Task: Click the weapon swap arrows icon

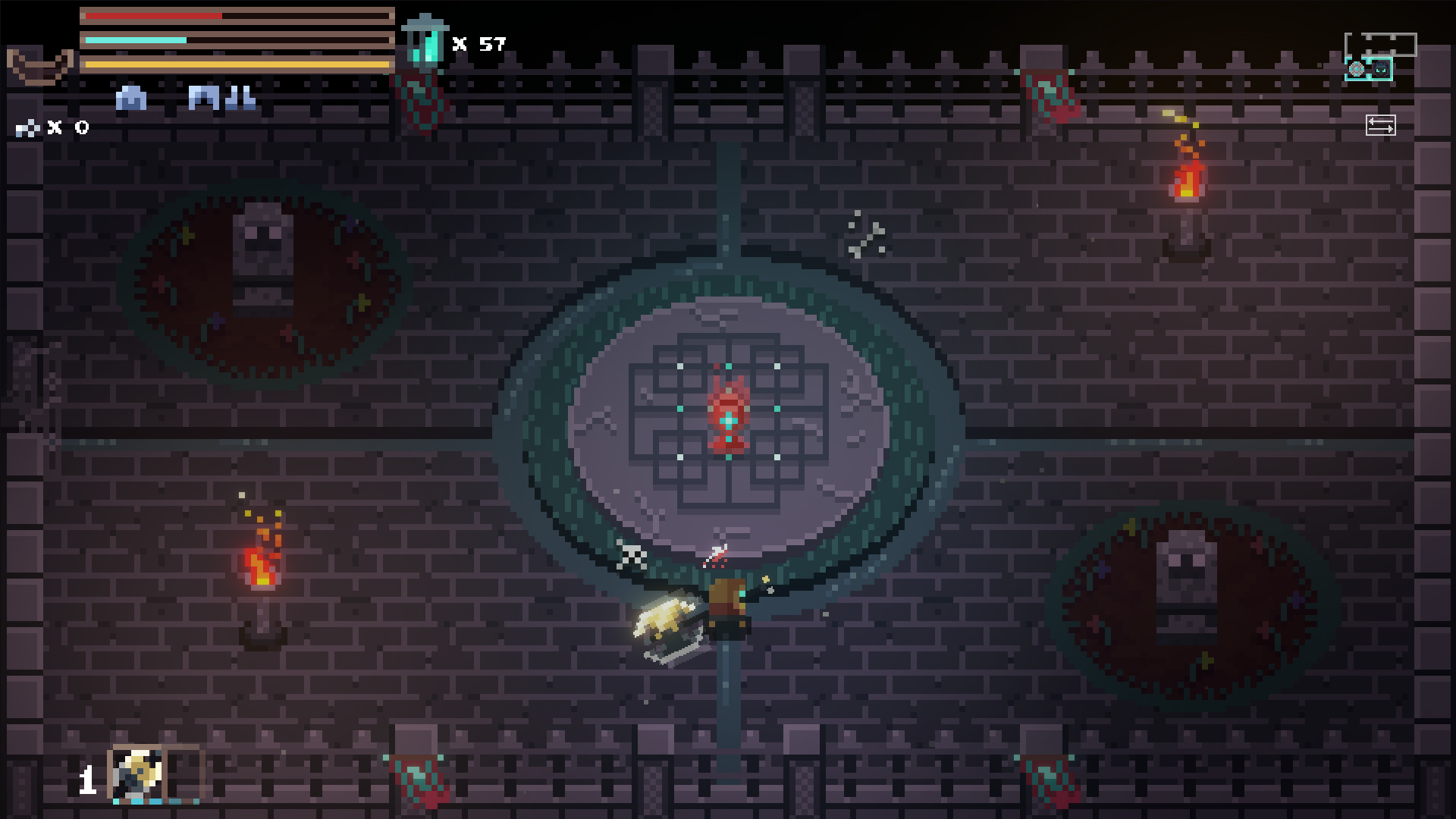Action: pyautogui.click(x=1381, y=125)
